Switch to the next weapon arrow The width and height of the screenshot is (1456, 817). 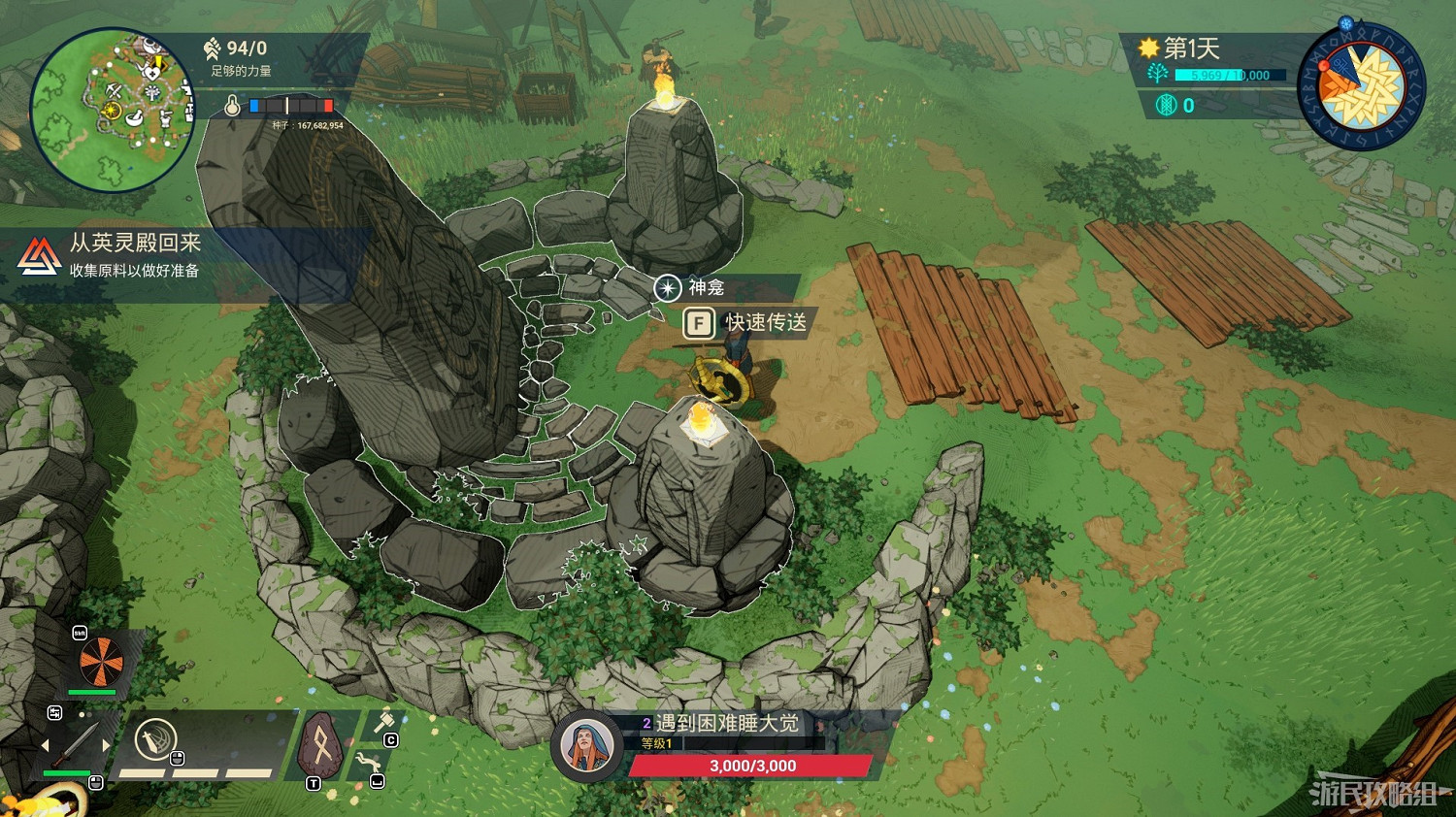[106, 745]
